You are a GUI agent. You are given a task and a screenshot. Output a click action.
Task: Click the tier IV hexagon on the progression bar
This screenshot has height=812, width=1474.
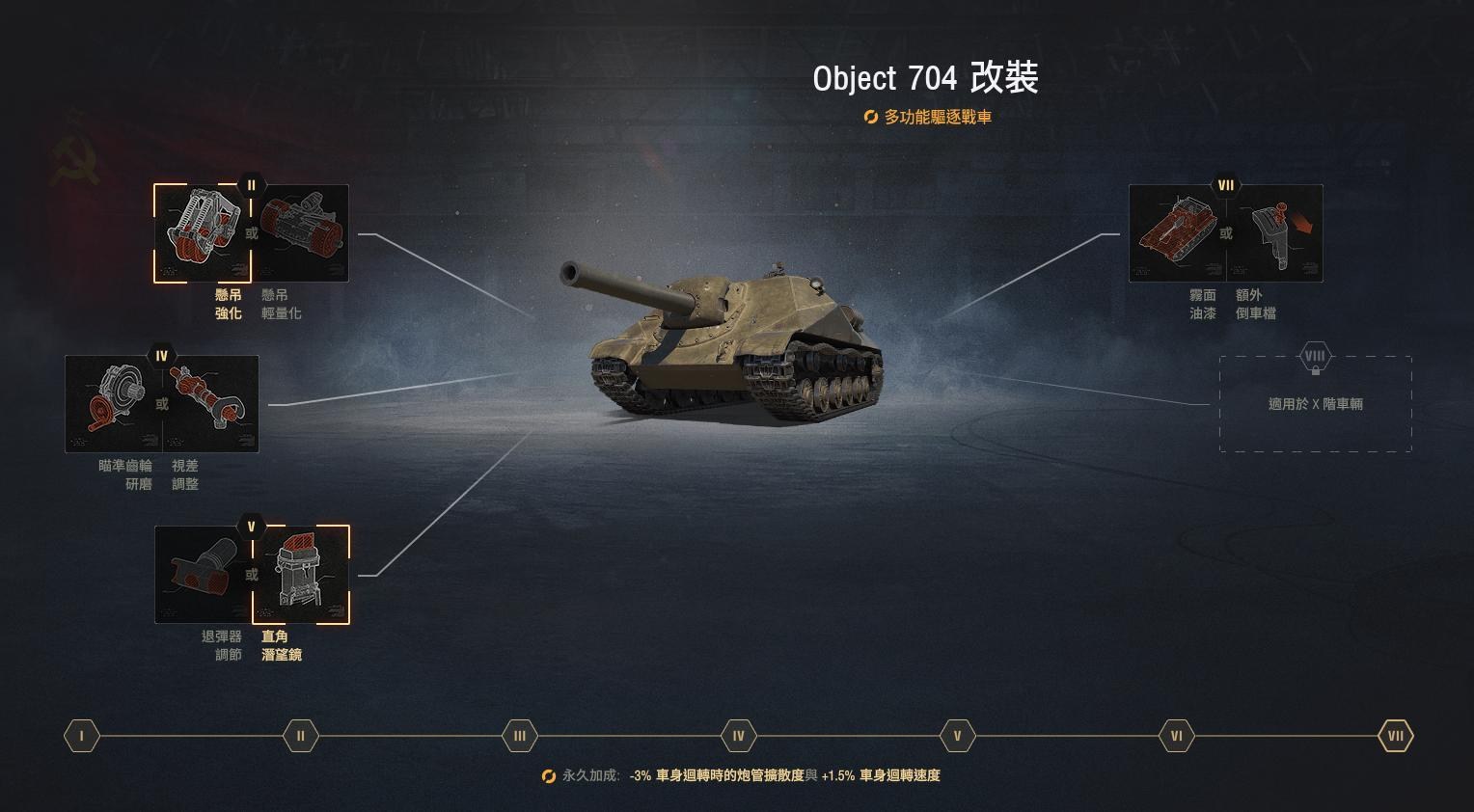(738, 736)
